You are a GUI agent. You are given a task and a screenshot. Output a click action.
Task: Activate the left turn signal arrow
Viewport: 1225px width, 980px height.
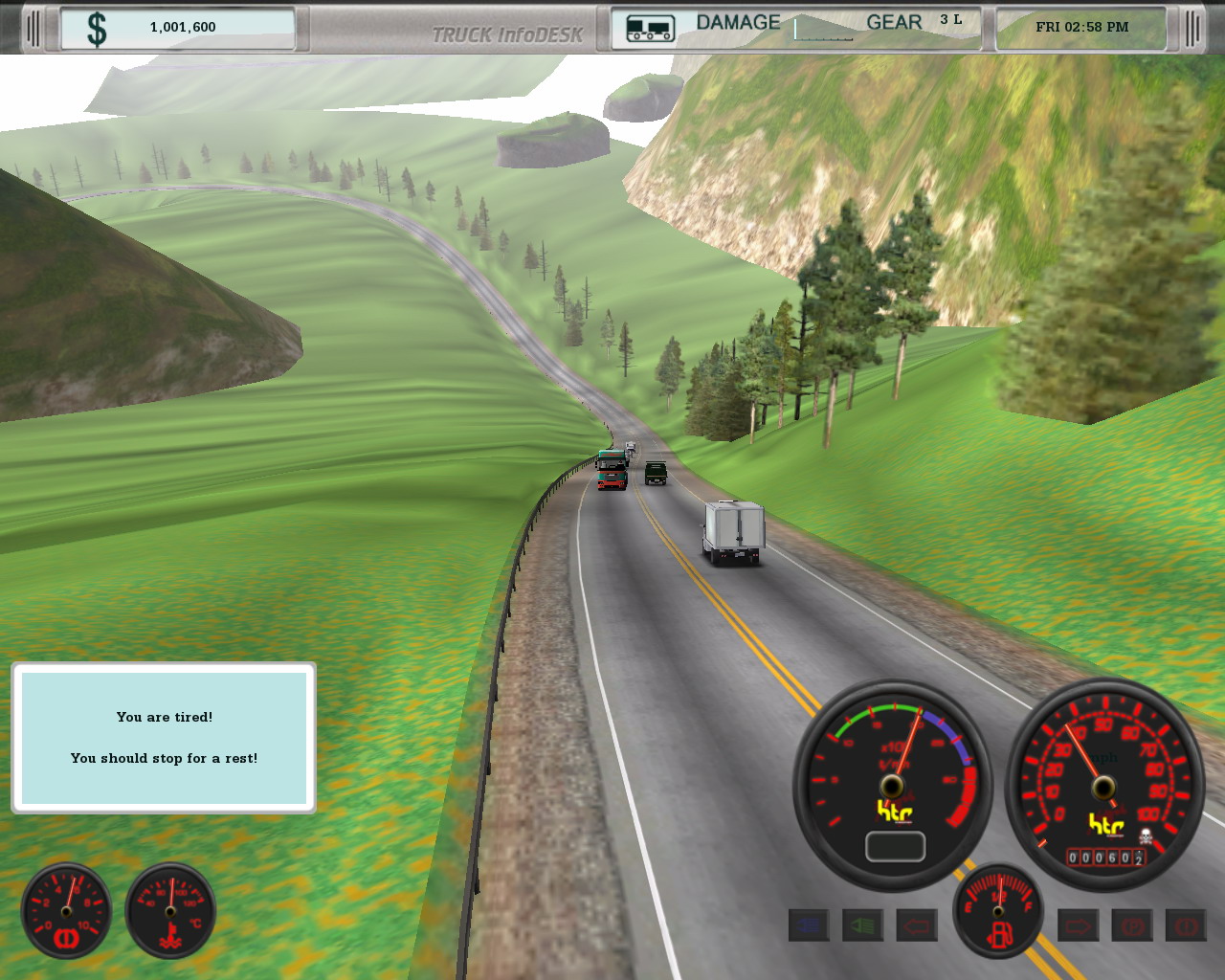point(916,925)
